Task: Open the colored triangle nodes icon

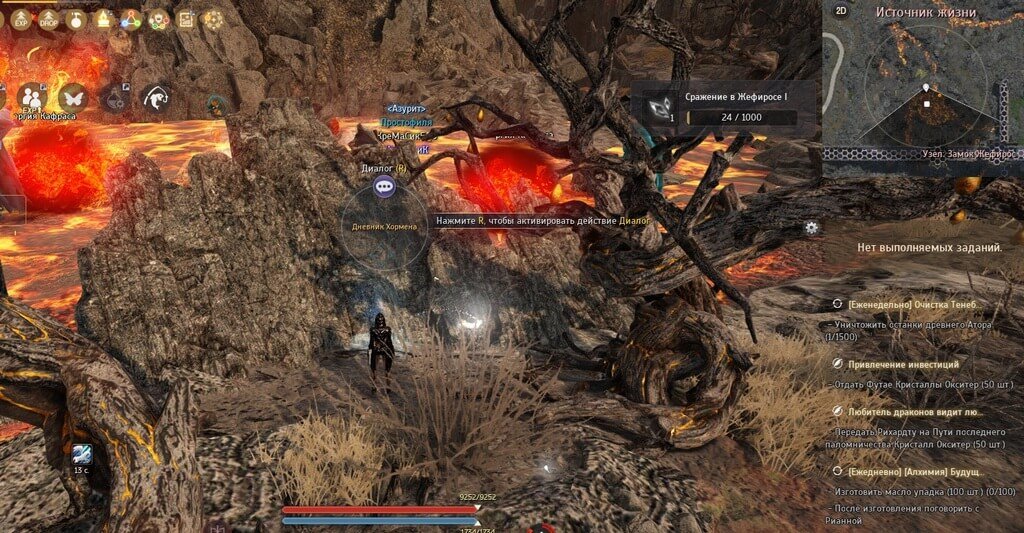Action: pyautogui.click(x=130, y=18)
